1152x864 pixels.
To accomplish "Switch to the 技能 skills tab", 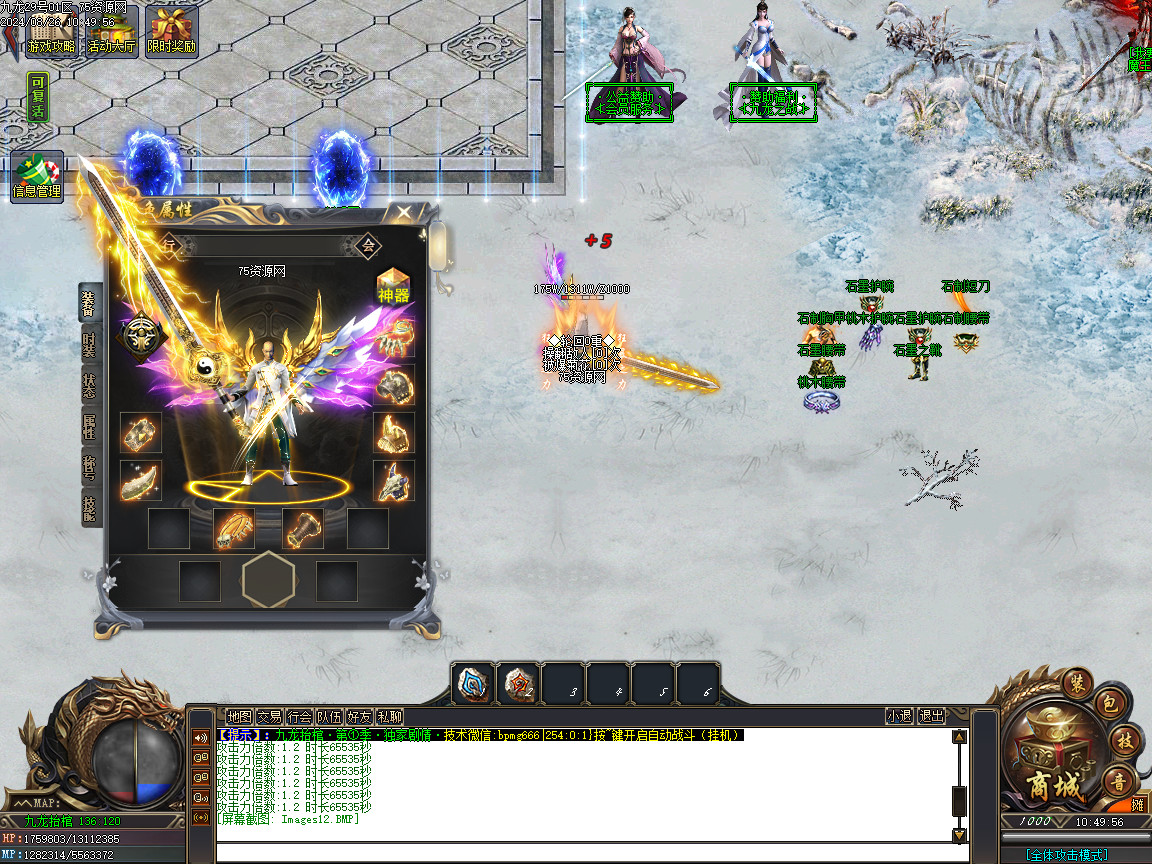I will pos(90,508).
